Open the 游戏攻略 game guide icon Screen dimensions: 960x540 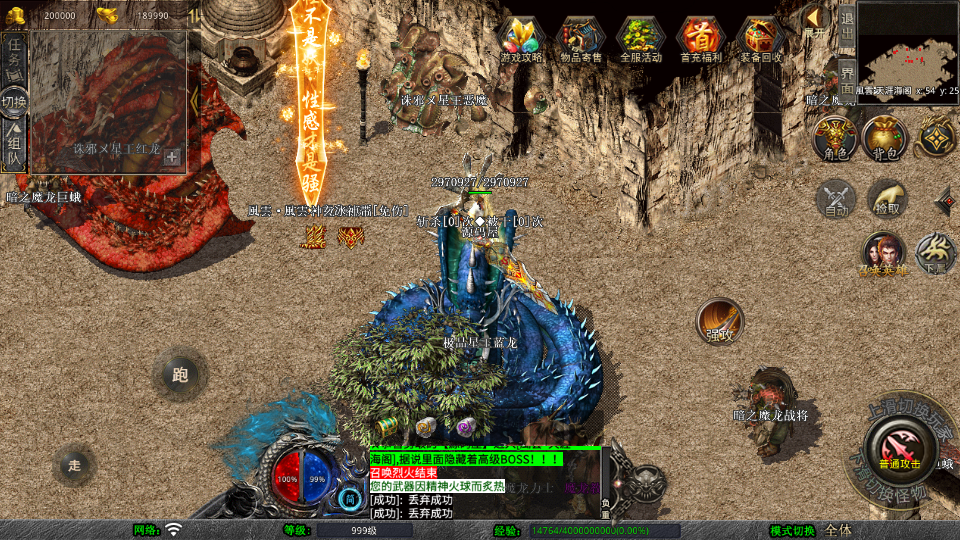coord(521,40)
